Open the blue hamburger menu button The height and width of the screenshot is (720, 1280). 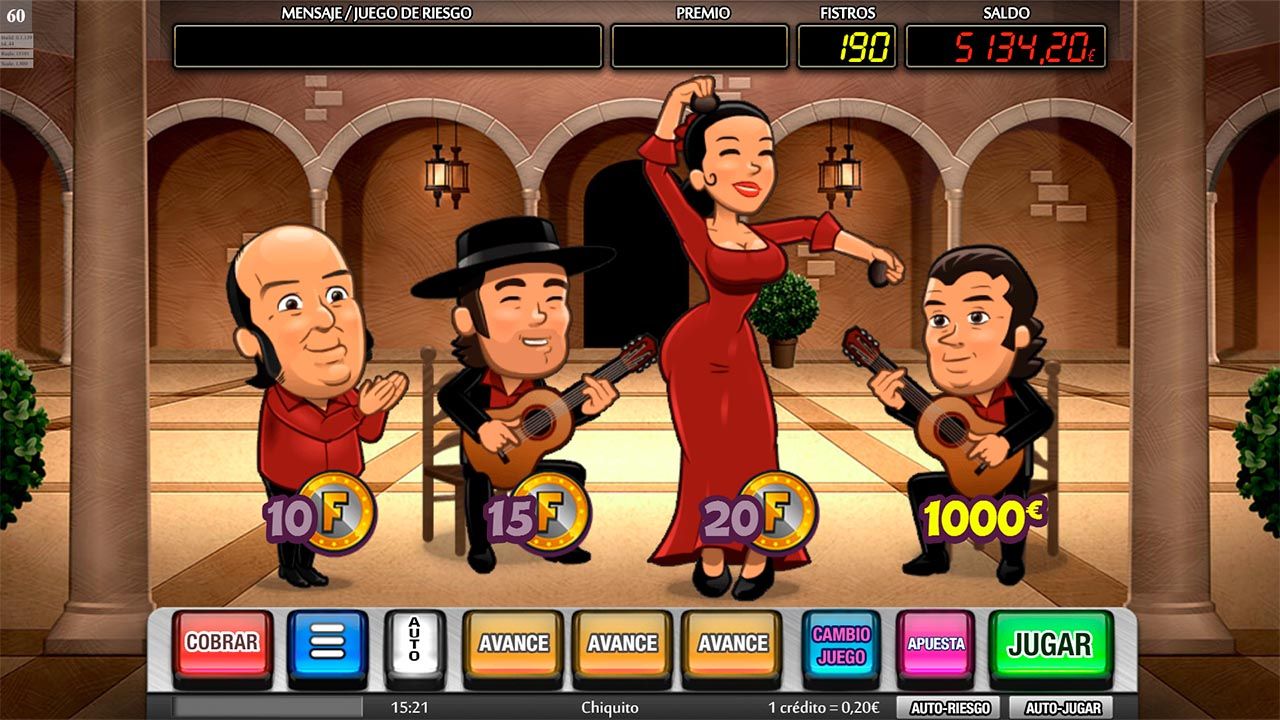point(327,643)
